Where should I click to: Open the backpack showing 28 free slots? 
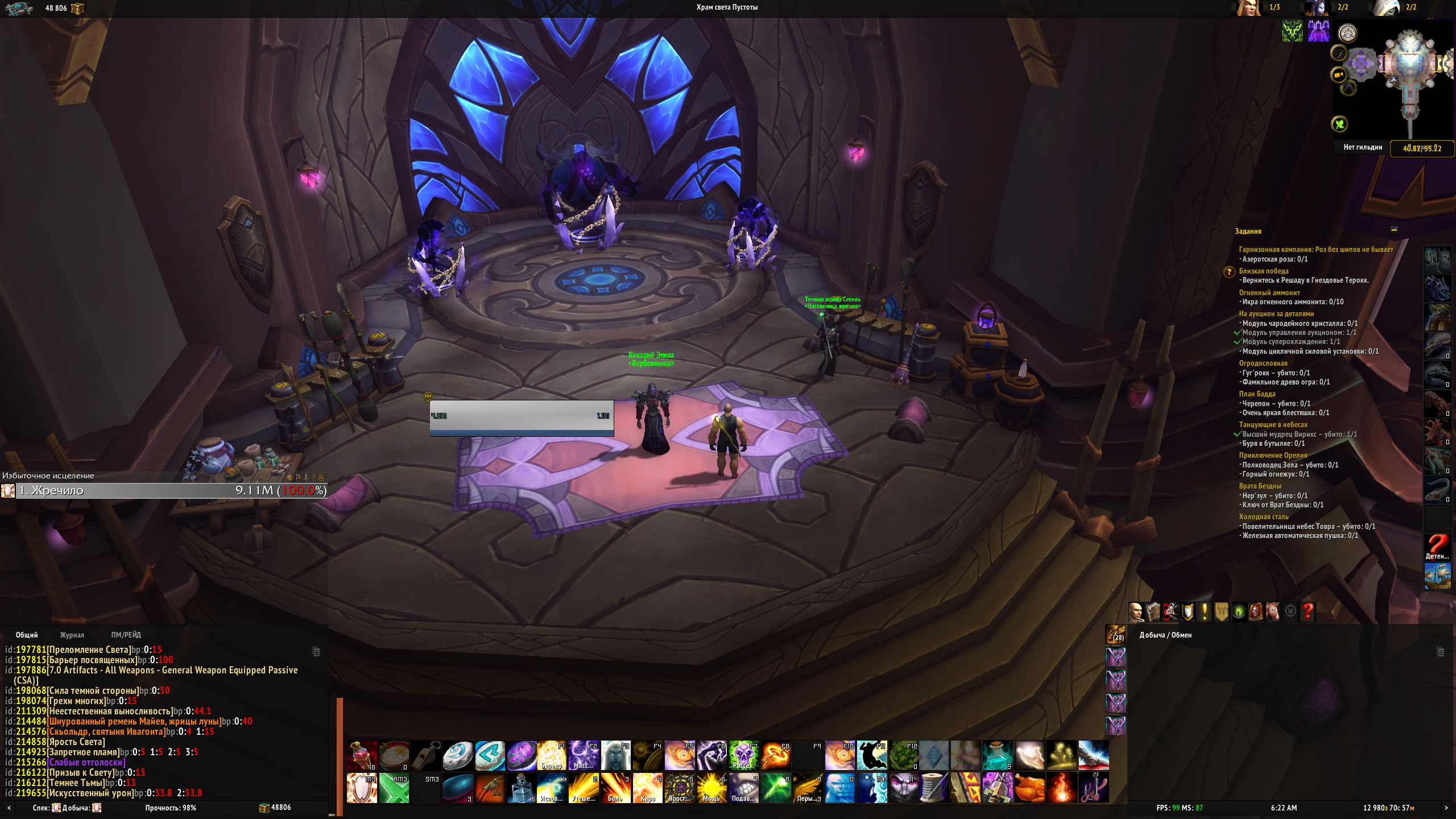(x=1115, y=634)
